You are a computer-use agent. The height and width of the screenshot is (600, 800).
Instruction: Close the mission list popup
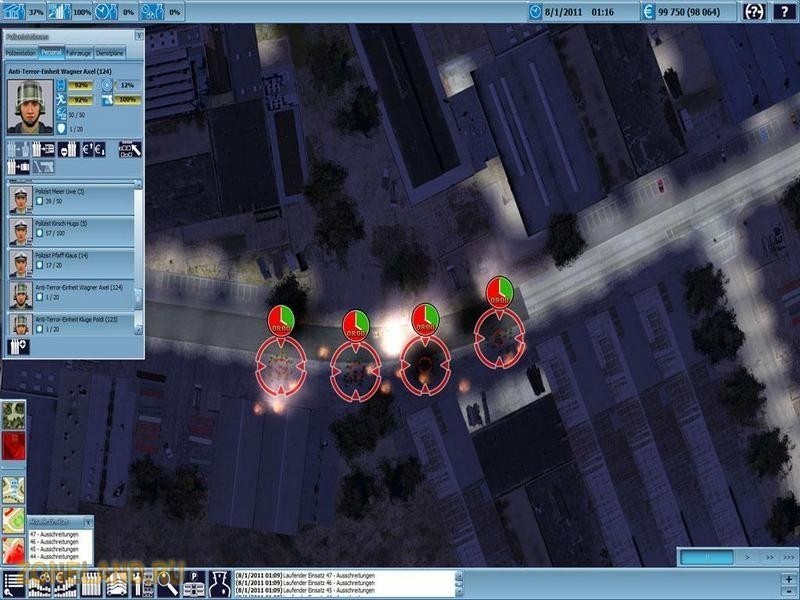pyautogui.click(x=89, y=521)
